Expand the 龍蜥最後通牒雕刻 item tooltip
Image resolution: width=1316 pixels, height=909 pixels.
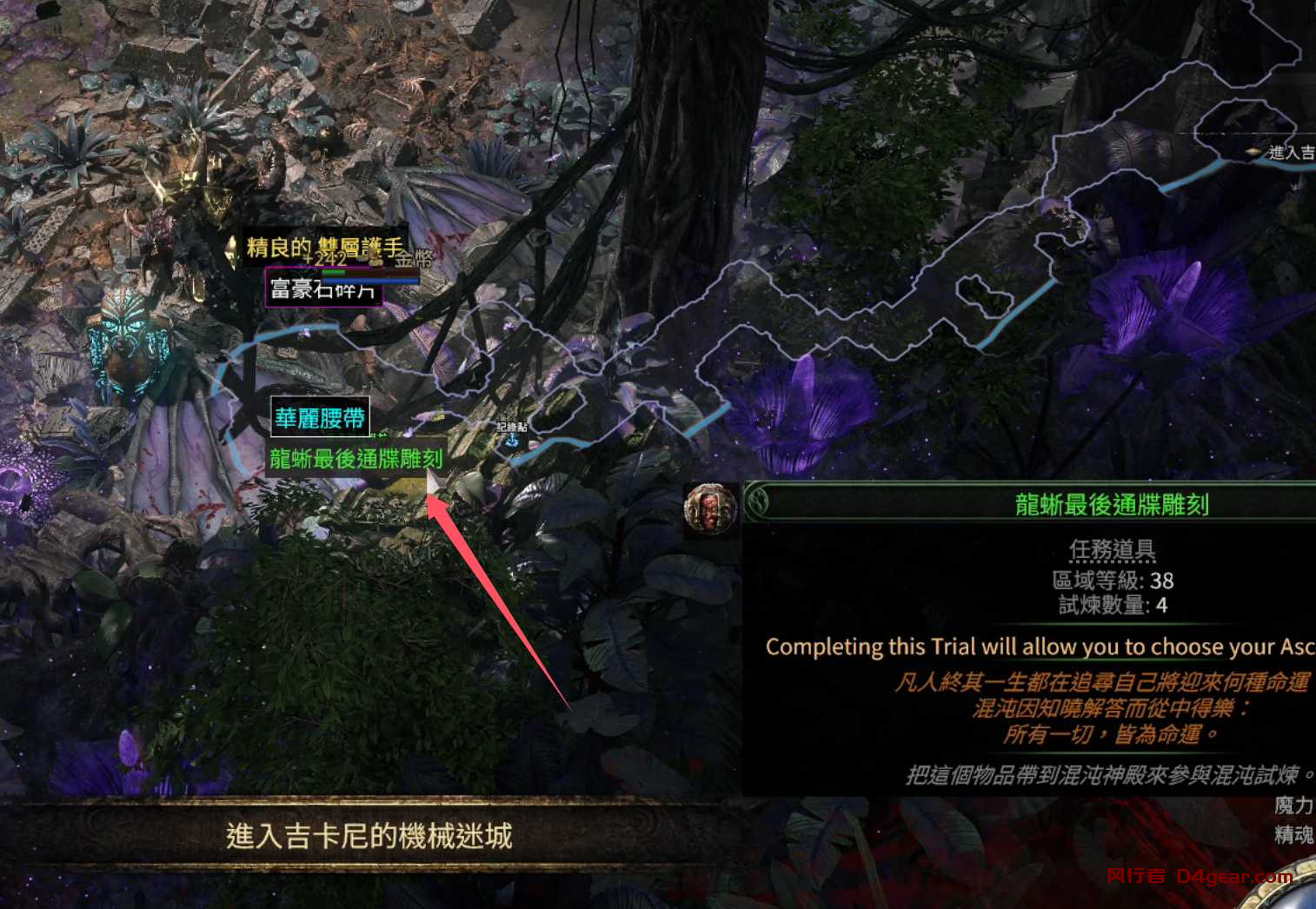1113,501
